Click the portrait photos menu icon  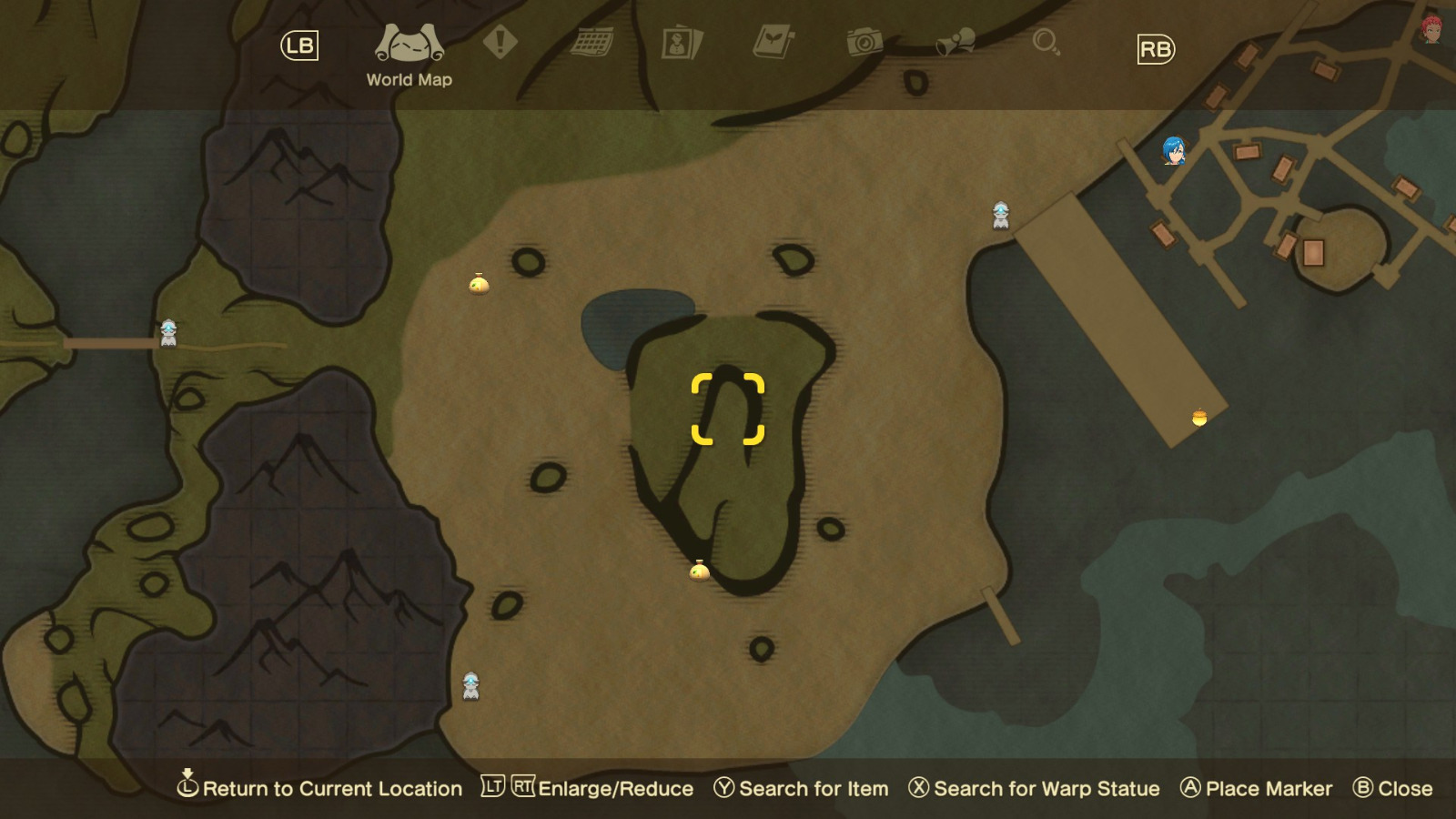coord(682,44)
